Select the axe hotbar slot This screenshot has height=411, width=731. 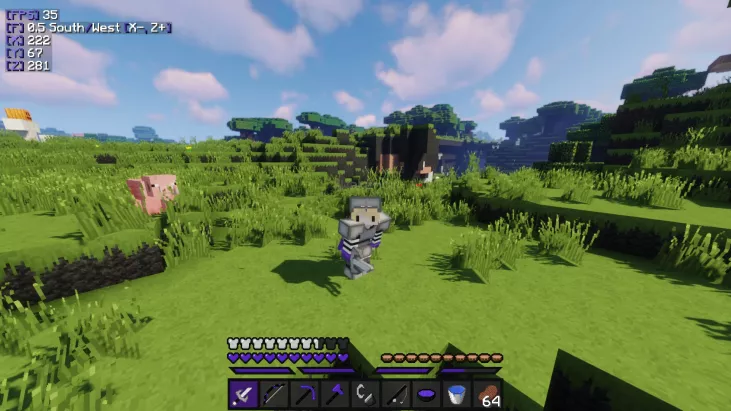coord(335,394)
